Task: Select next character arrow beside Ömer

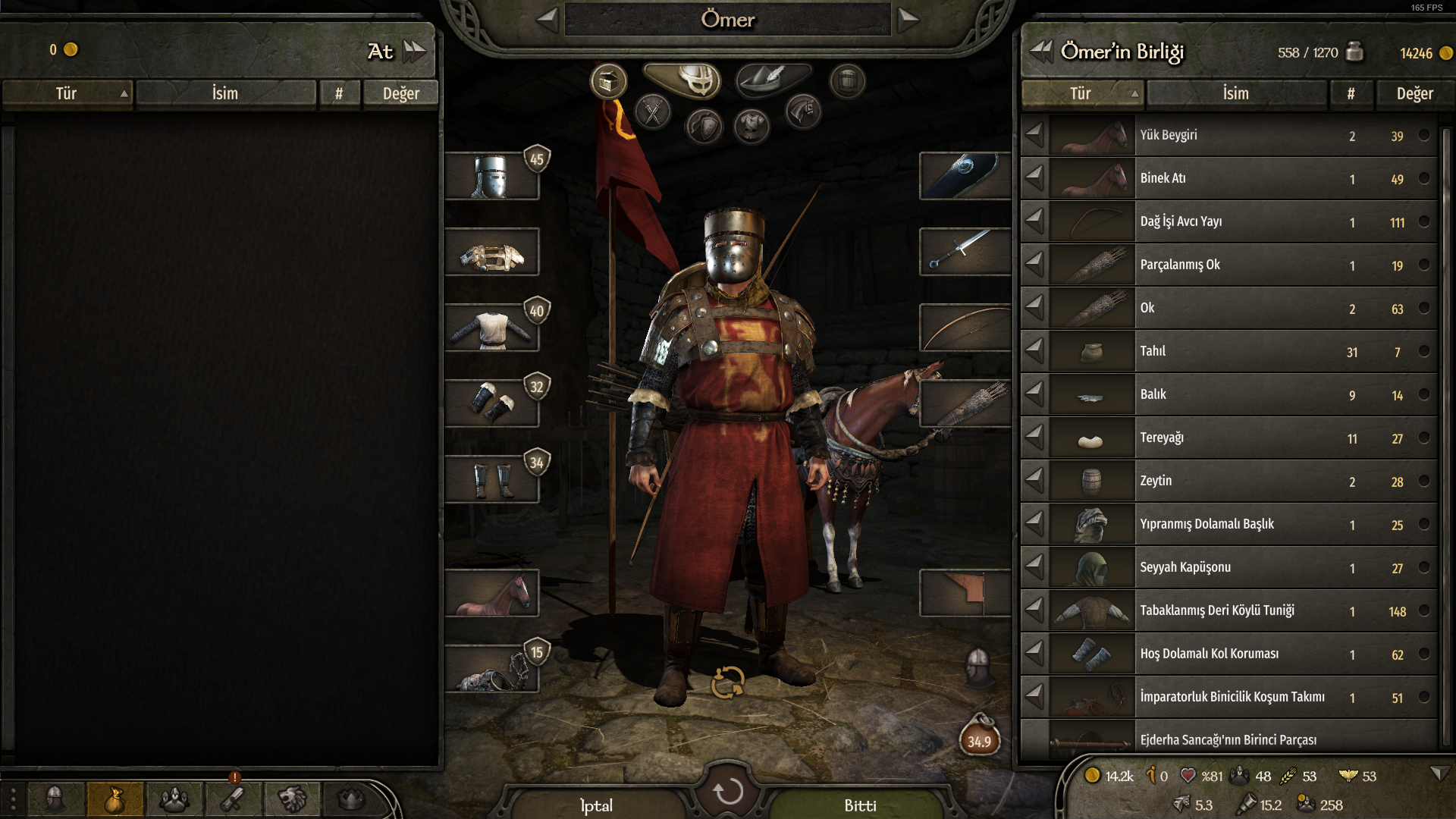Action: click(x=908, y=20)
